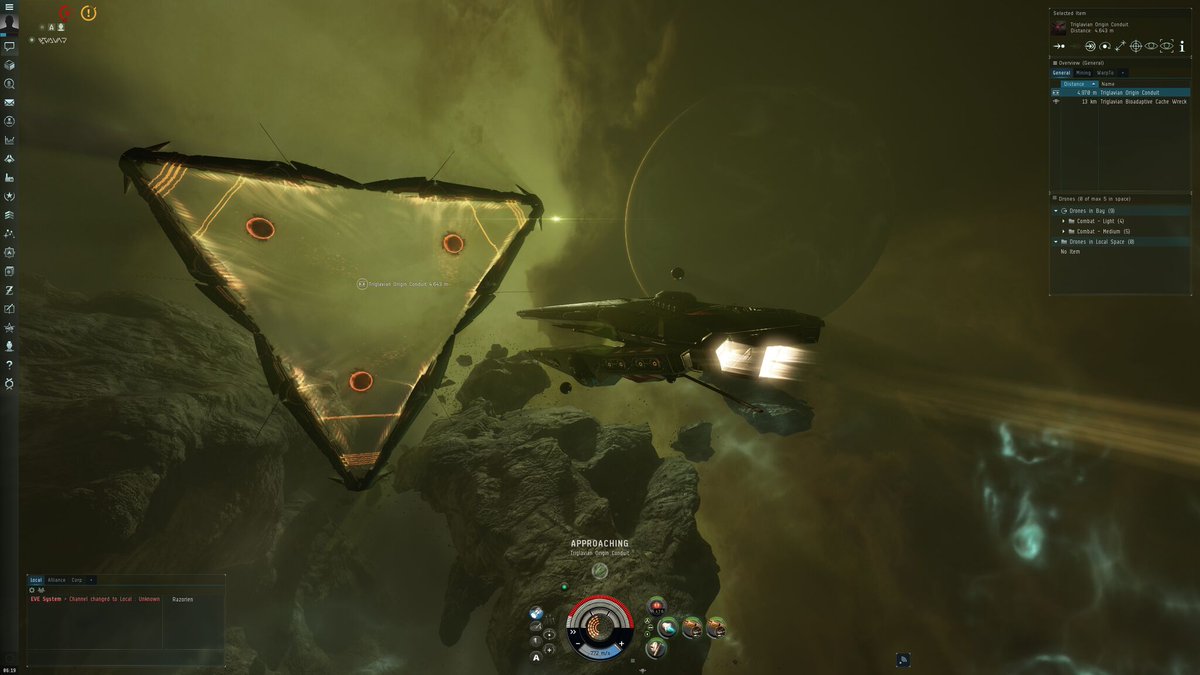Switch to the Corp chat tab
Viewport: 1200px width, 675px height.
pyautogui.click(x=76, y=580)
